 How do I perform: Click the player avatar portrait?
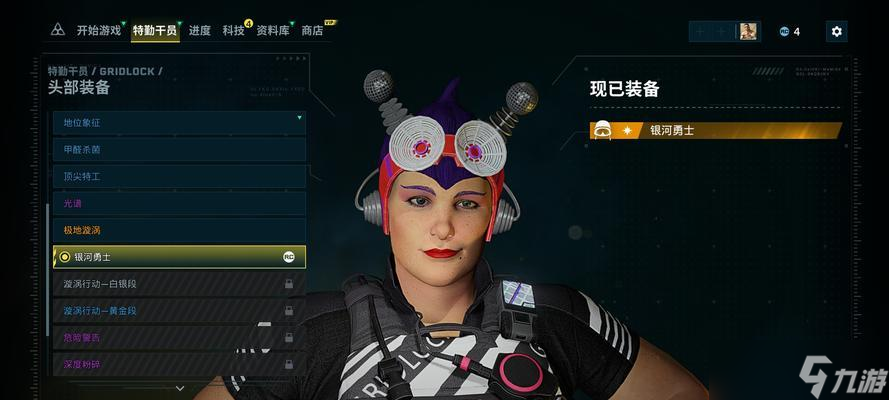click(748, 32)
